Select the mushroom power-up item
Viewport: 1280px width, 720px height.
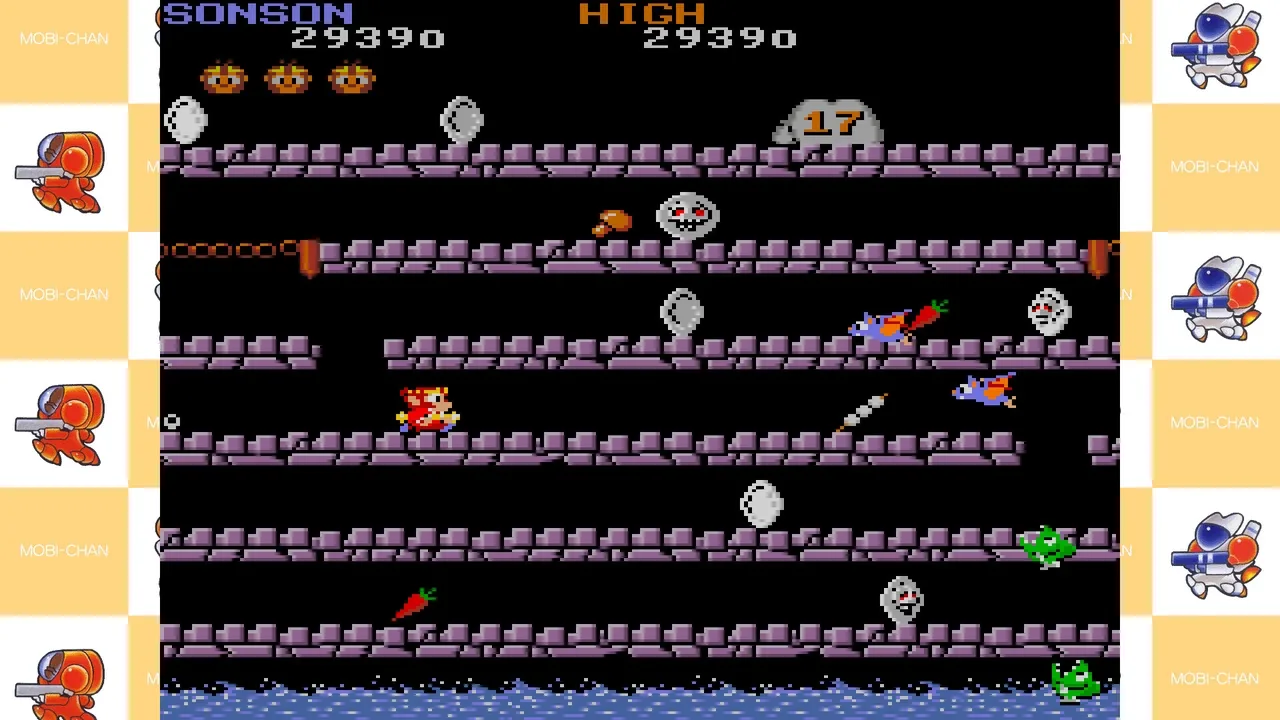(613, 222)
